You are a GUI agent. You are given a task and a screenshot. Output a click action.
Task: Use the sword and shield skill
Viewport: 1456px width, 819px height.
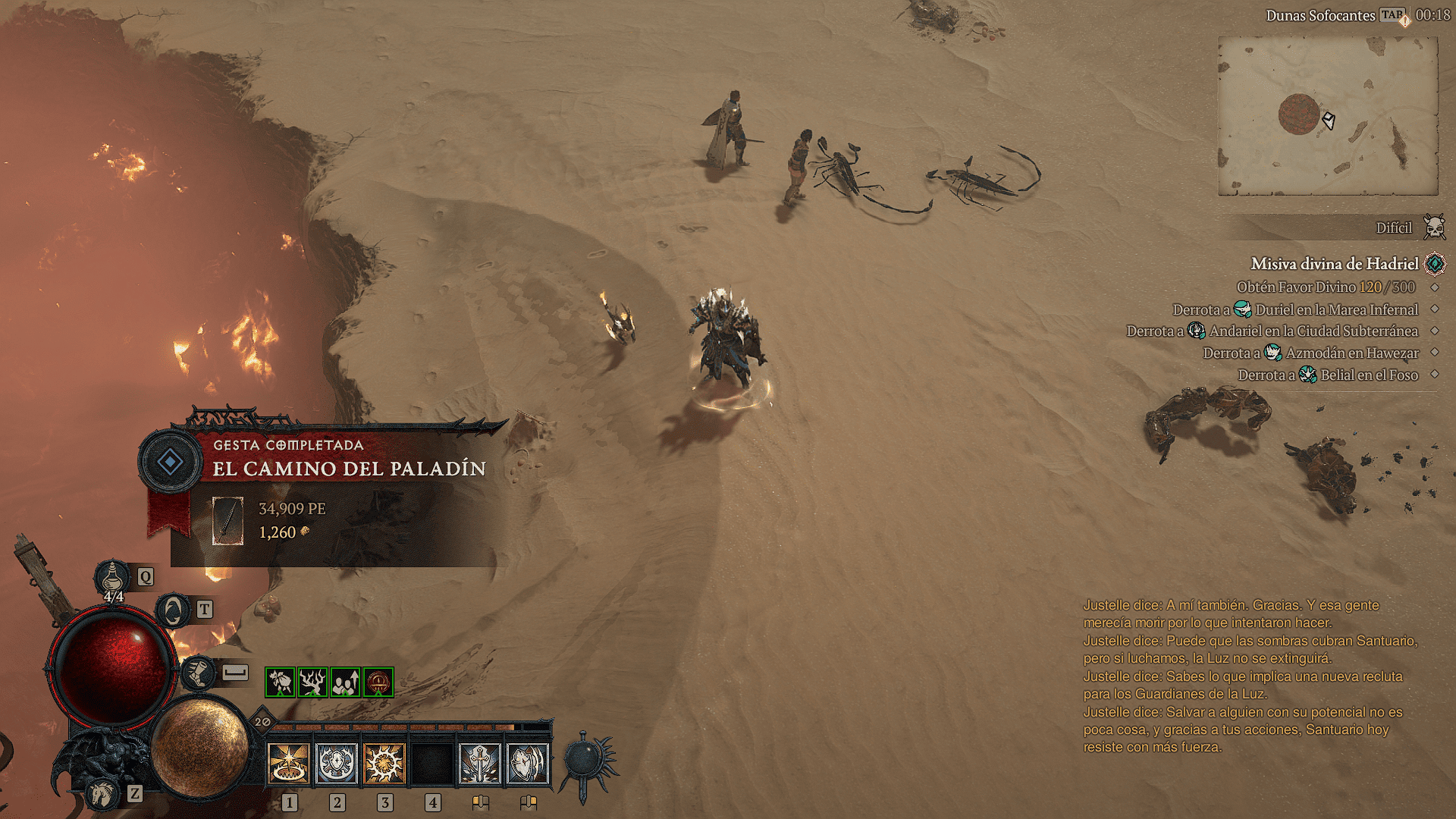coord(480,763)
